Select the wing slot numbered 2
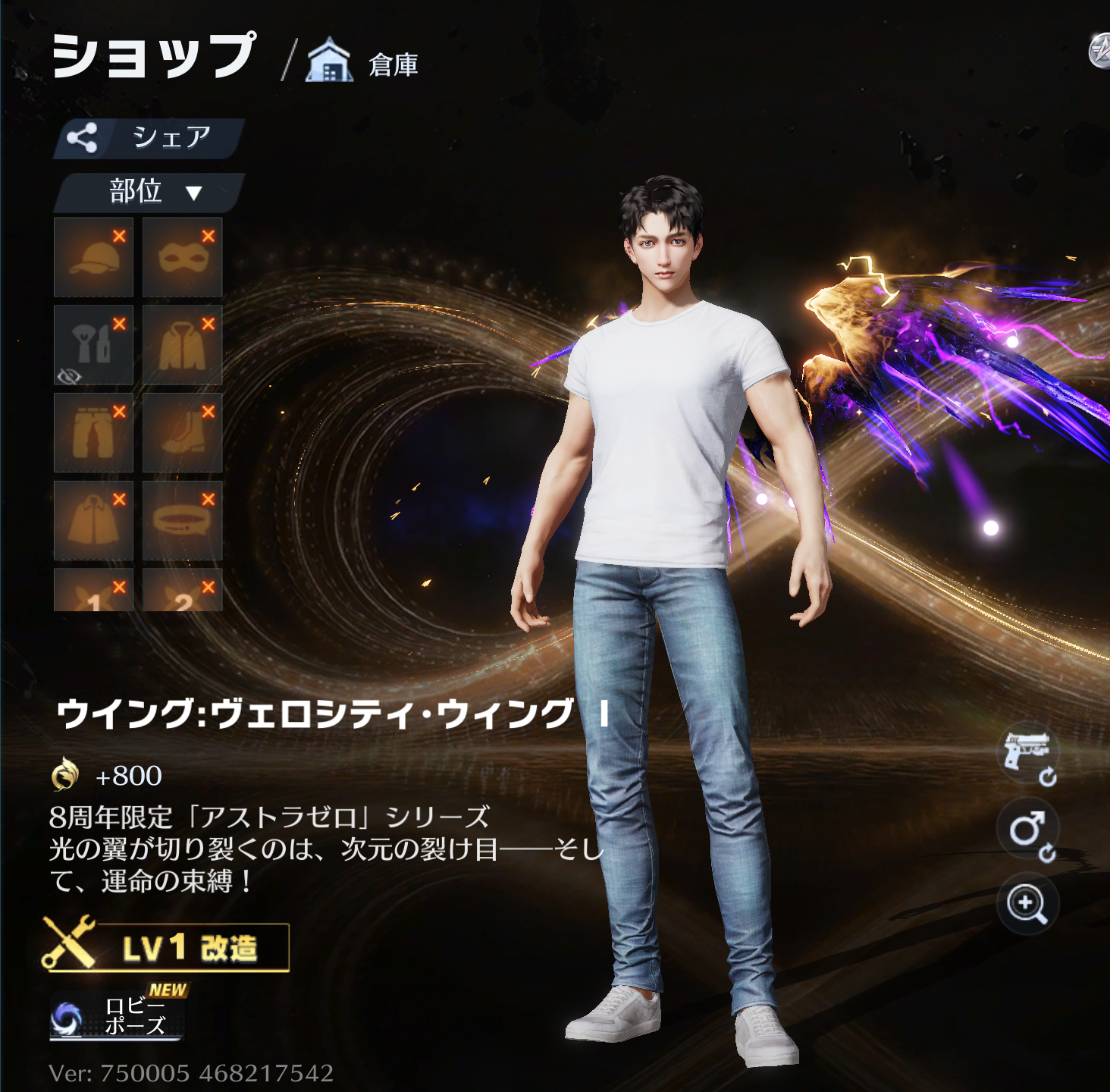1110x1092 pixels. (x=182, y=591)
